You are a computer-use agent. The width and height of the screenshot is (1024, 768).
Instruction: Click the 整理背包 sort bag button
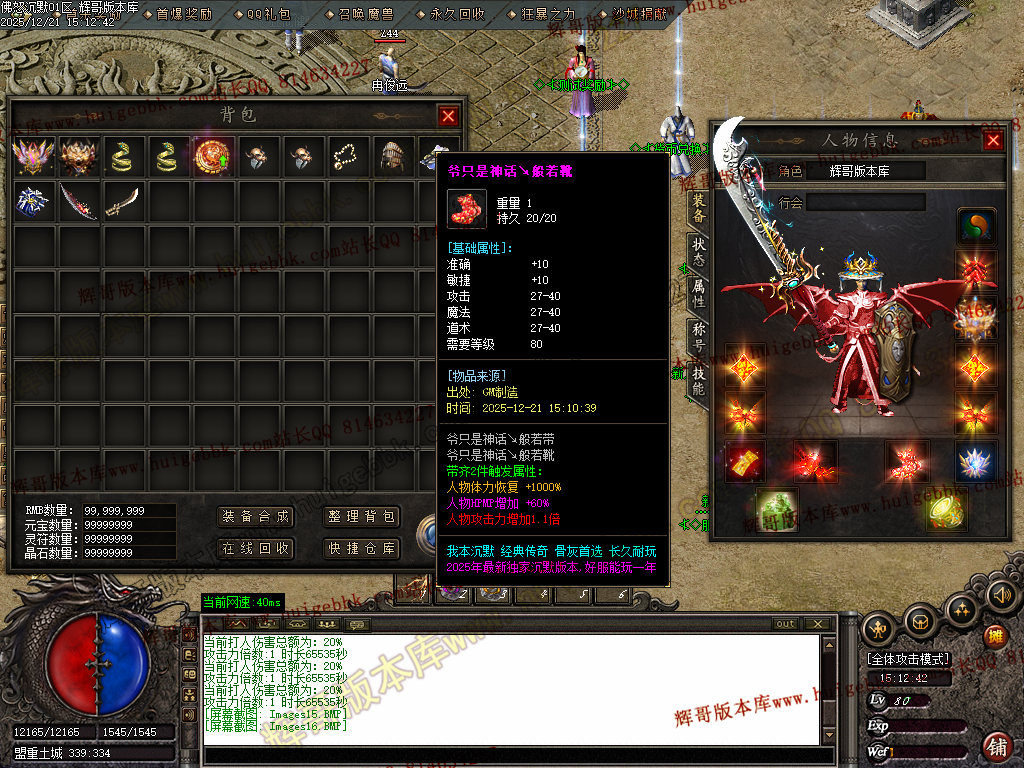pos(362,517)
